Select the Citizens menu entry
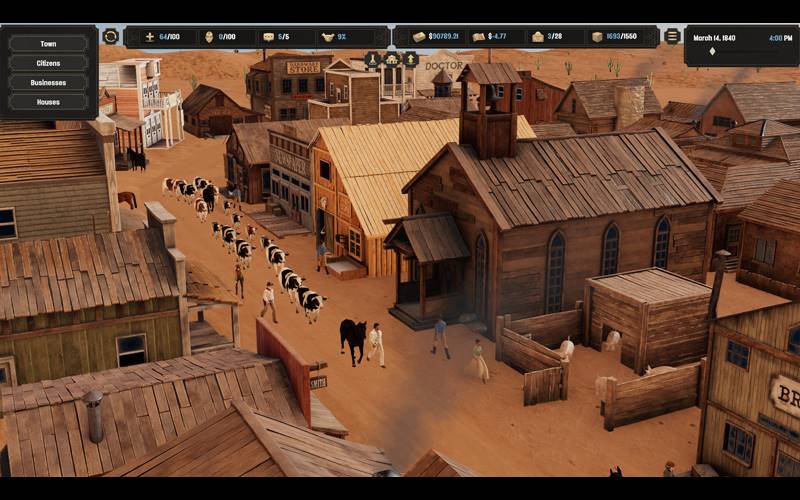The height and width of the screenshot is (500, 800). [48, 63]
